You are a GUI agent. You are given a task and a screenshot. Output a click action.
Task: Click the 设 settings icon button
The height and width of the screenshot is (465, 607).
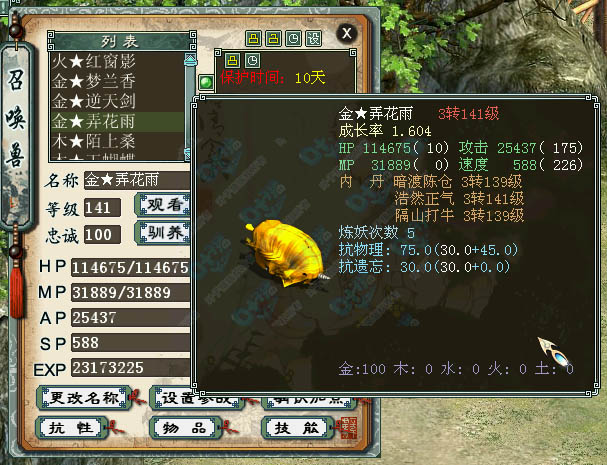coord(313,38)
